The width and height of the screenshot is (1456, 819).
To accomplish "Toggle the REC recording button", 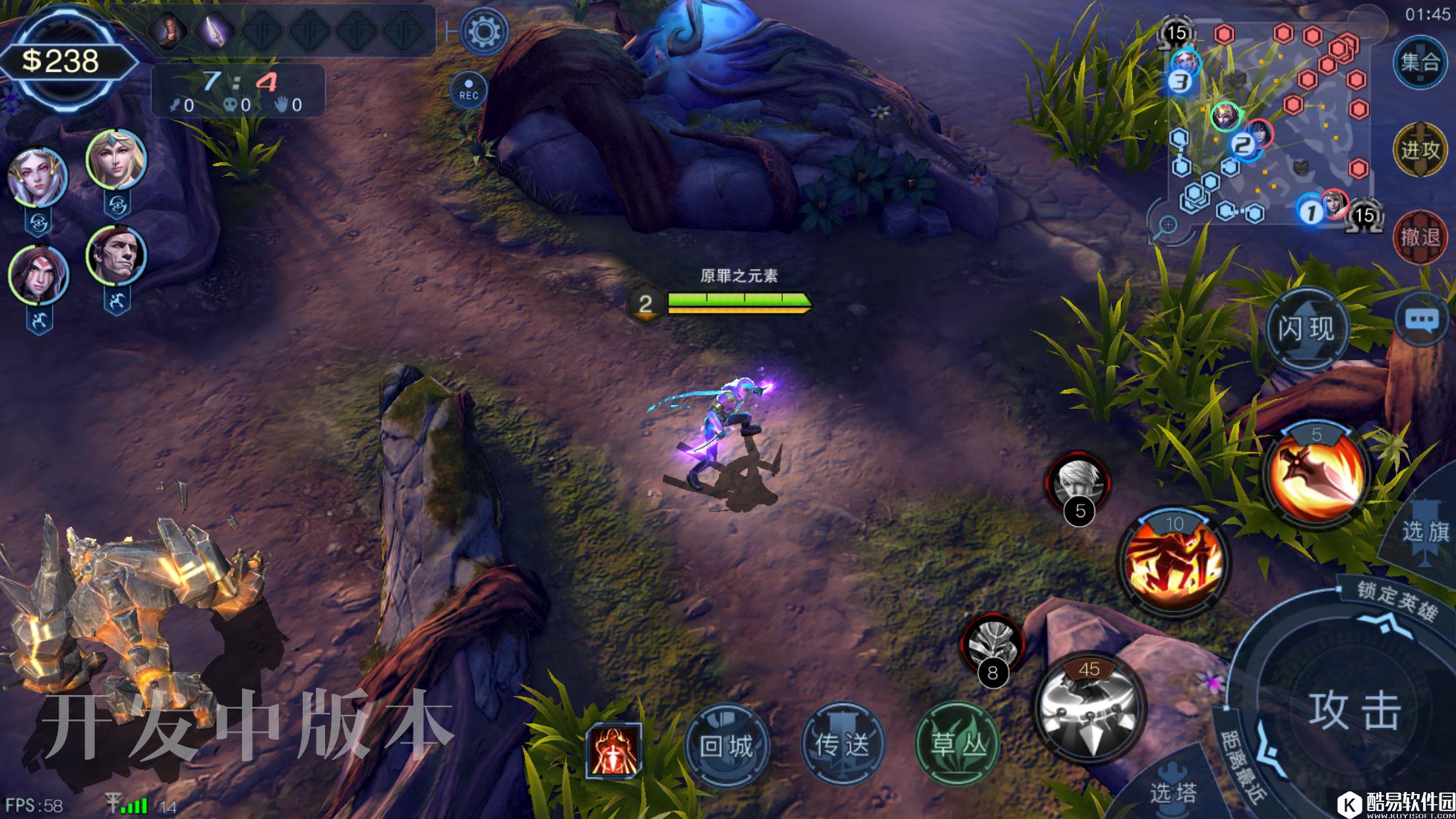I will click(468, 90).
